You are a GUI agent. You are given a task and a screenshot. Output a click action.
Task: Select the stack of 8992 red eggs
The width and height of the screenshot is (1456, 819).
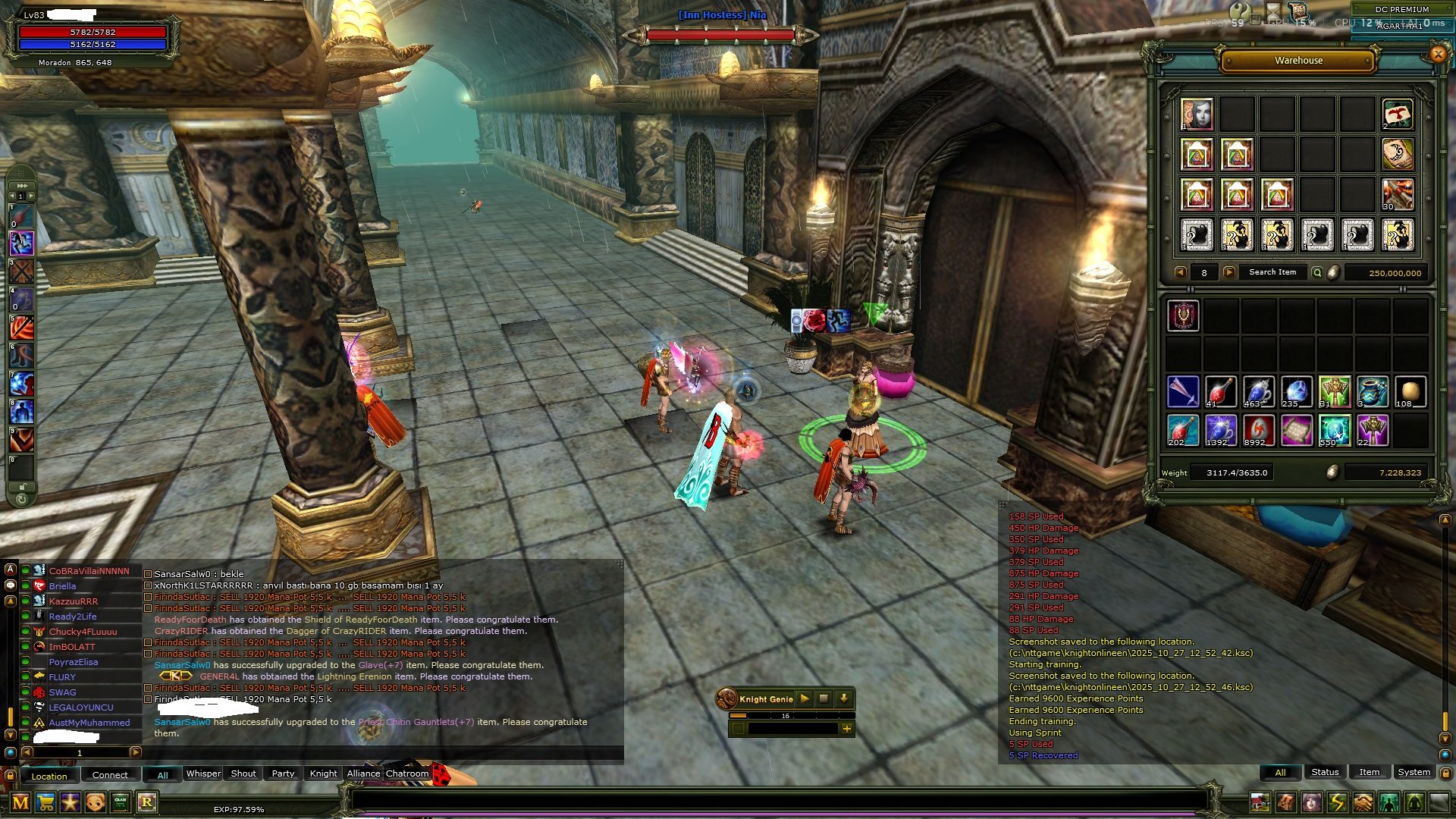click(1259, 431)
